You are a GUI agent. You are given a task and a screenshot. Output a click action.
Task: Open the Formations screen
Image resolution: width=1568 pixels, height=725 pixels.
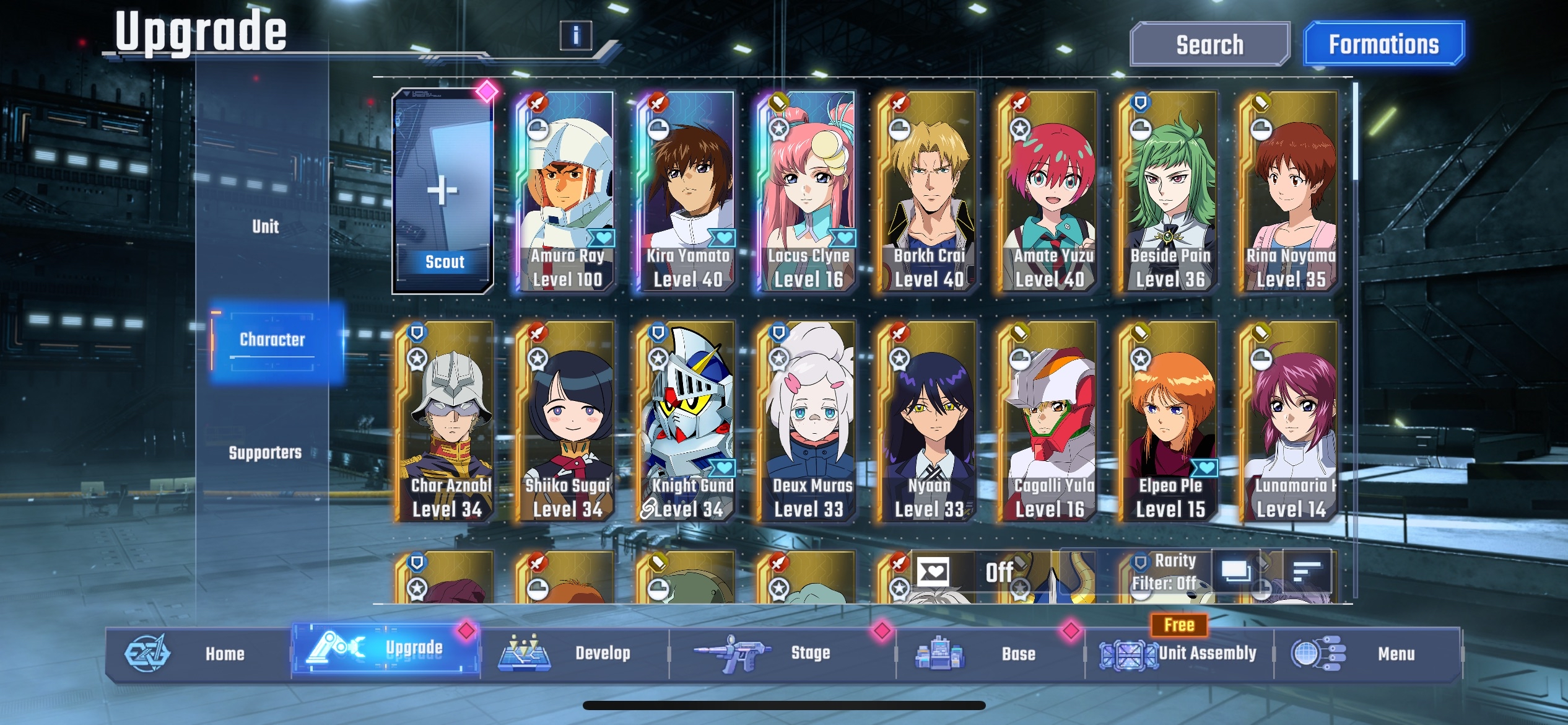[x=1384, y=45]
